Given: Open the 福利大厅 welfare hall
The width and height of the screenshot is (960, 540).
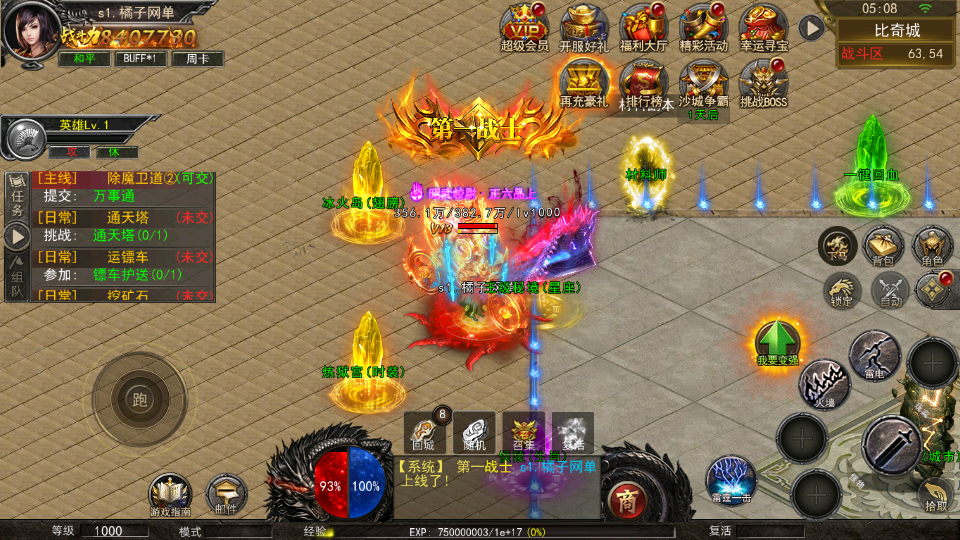Looking at the screenshot, I should click(x=644, y=26).
